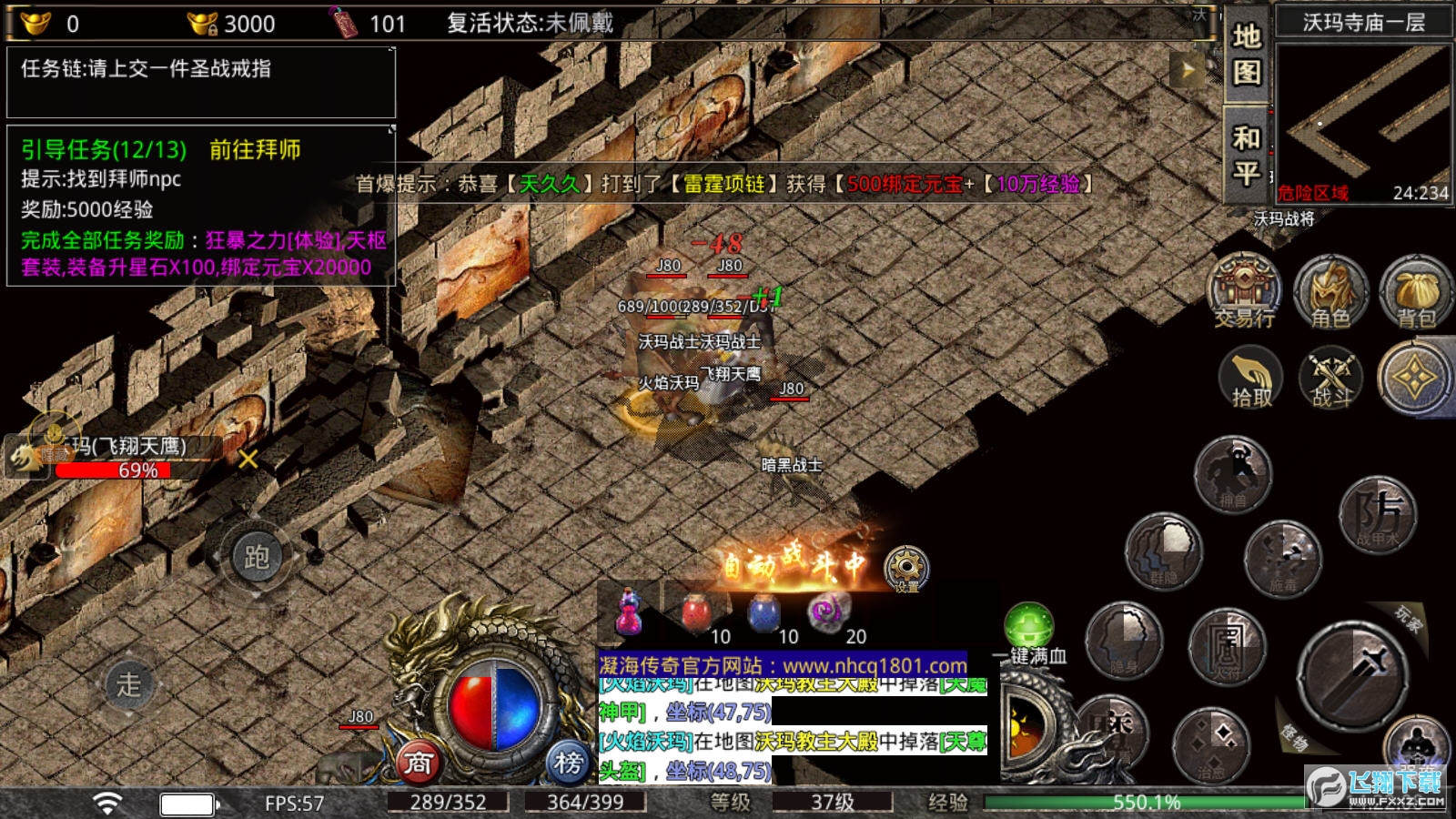1456x819 pixels.
Task: Toggle the 和平 attack mode button
Action: coord(1247,156)
